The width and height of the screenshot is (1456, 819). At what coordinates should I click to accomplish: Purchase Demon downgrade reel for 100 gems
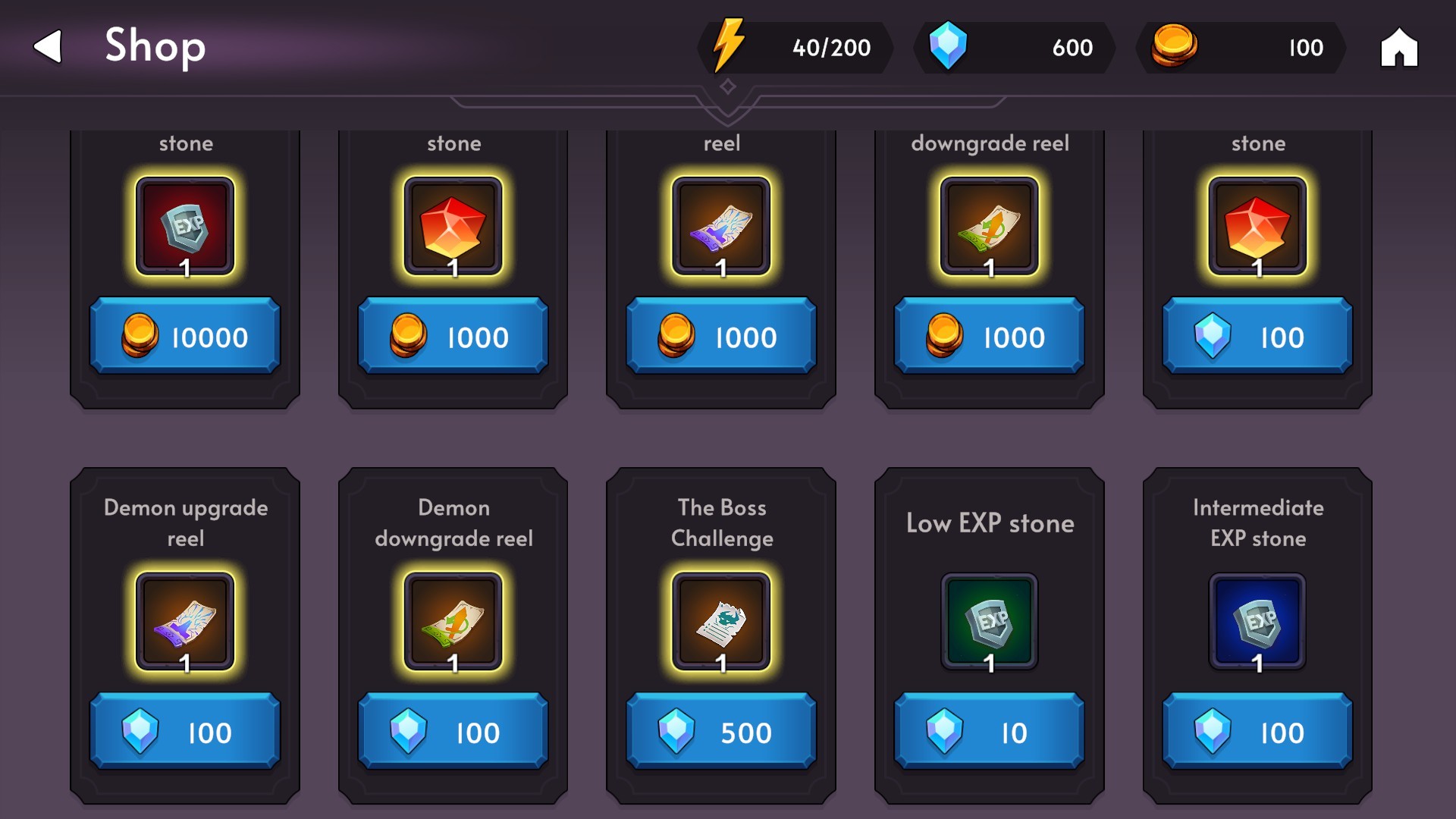pos(453,732)
